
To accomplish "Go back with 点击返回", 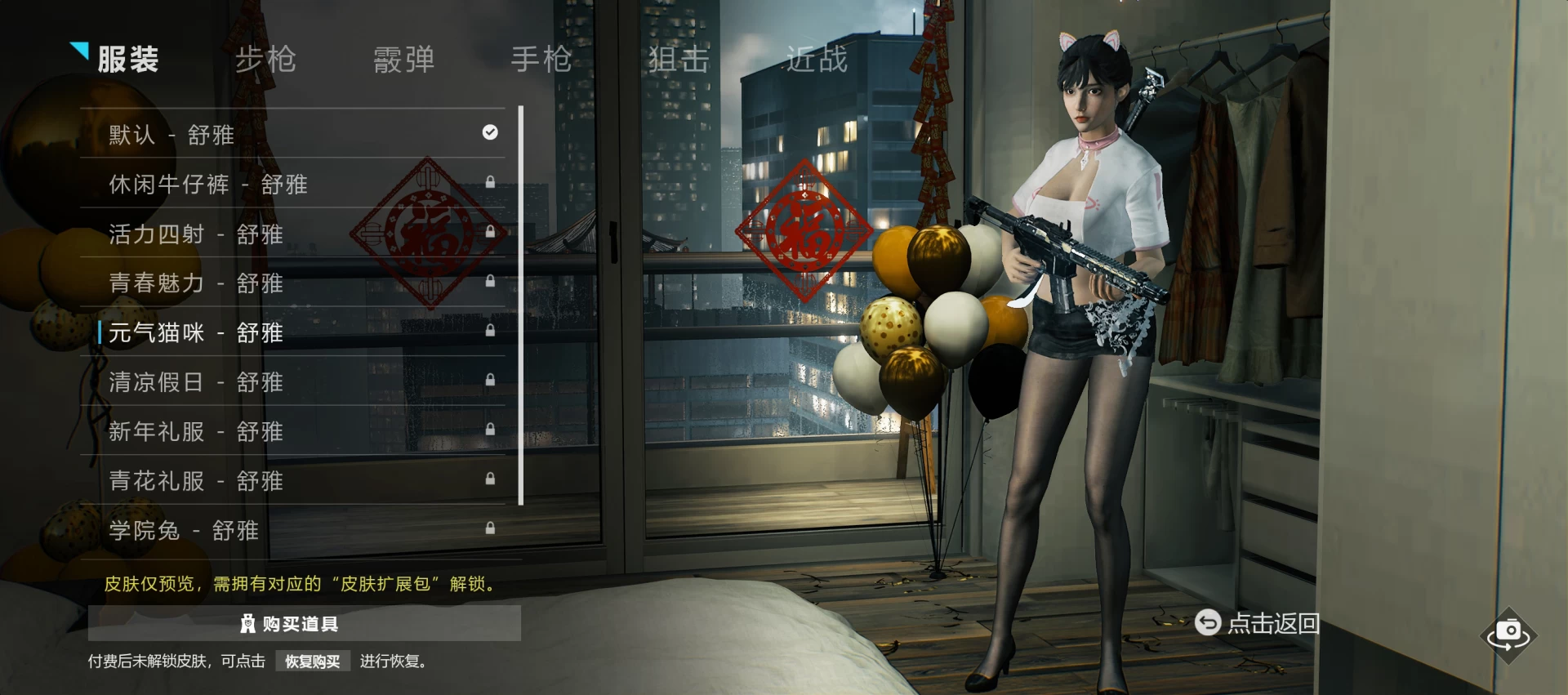I will point(1258,623).
